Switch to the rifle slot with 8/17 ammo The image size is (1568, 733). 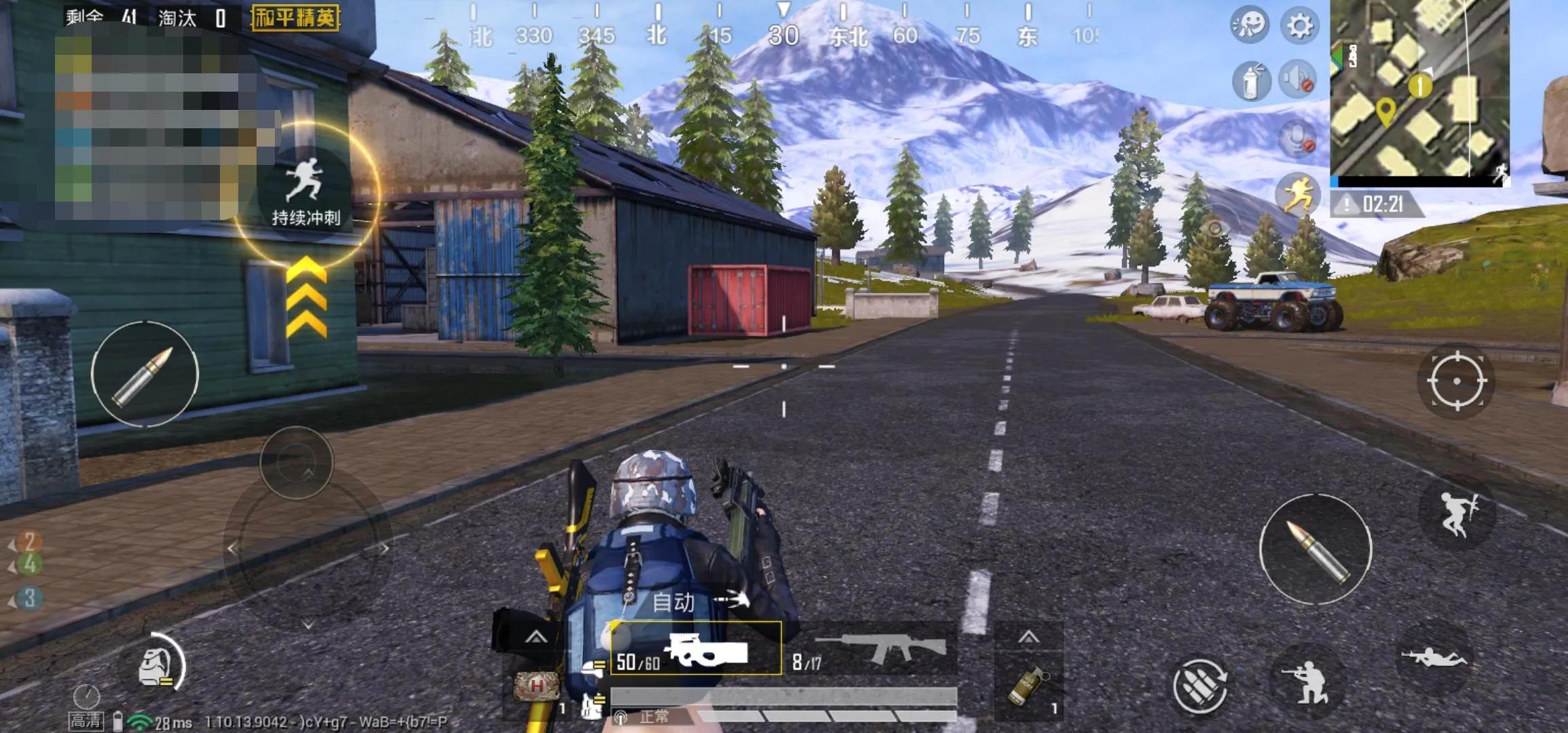pyautogui.click(x=873, y=650)
